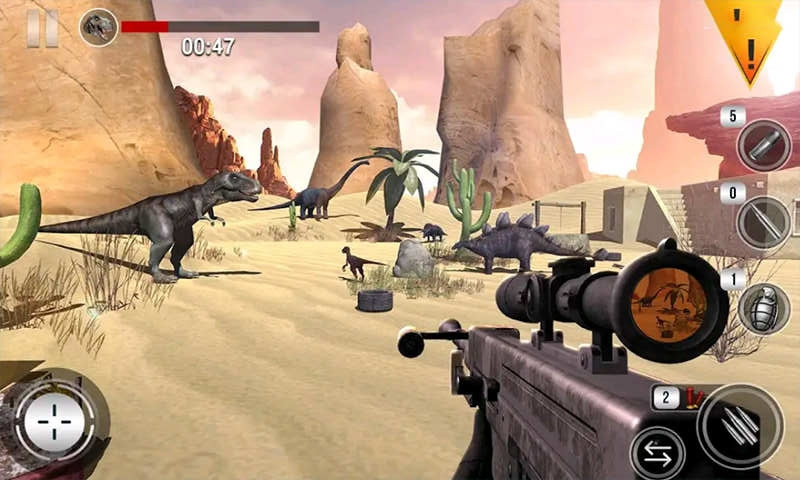The width and height of the screenshot is (800, 480).
Task: Pause the game
Action: [42, 28]
